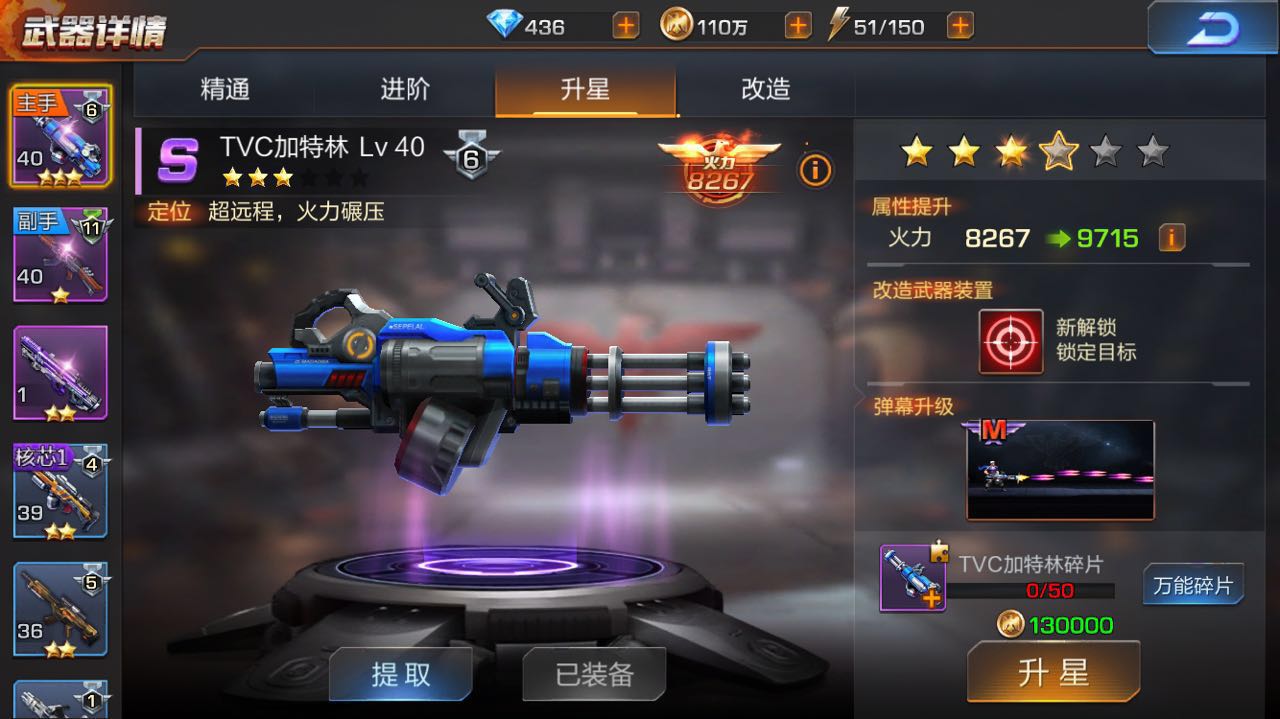Open the 进阶 tab
Viewport: 1280px width, 719px height.
[405, 90]
